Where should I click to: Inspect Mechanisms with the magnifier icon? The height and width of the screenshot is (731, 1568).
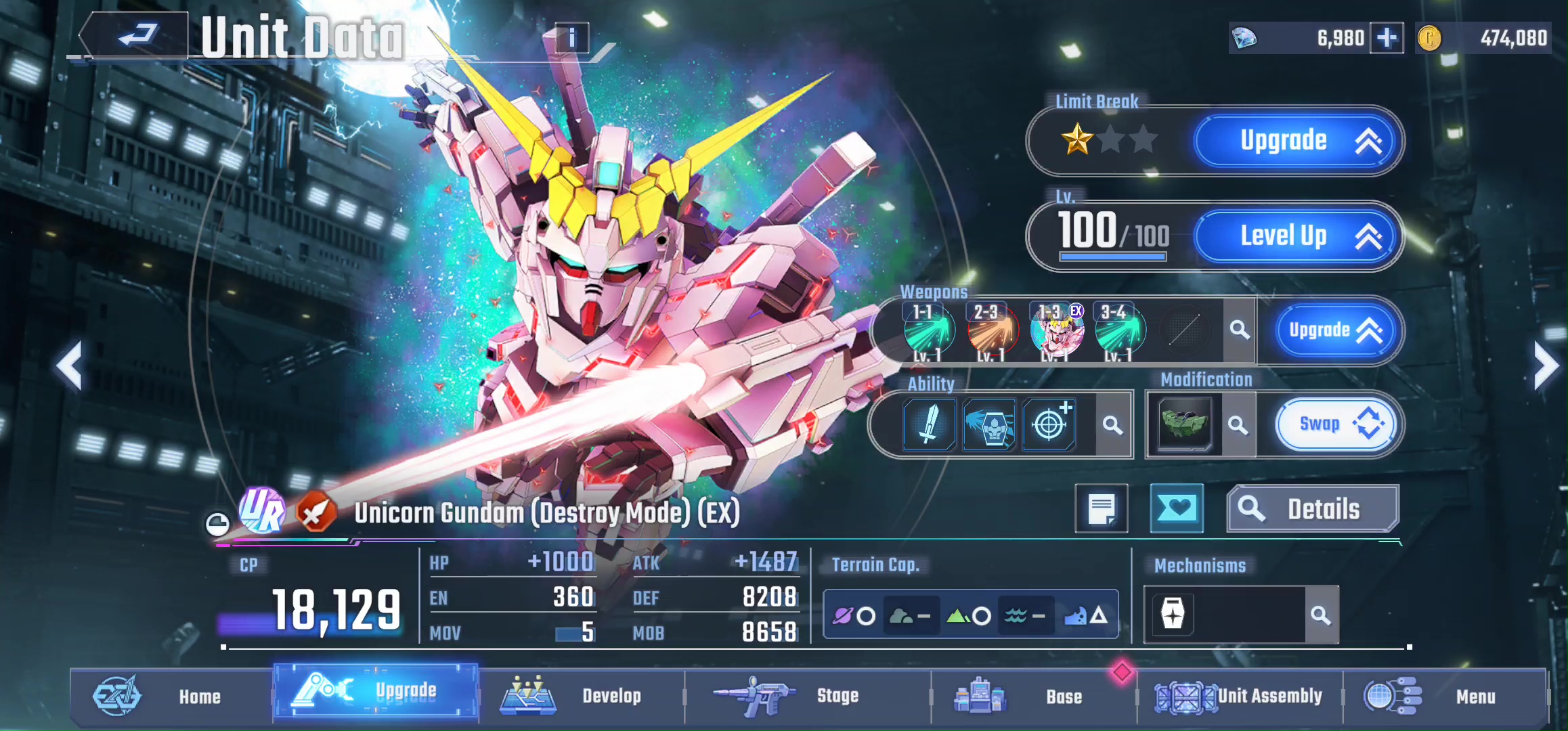[x=1321, y=615]
